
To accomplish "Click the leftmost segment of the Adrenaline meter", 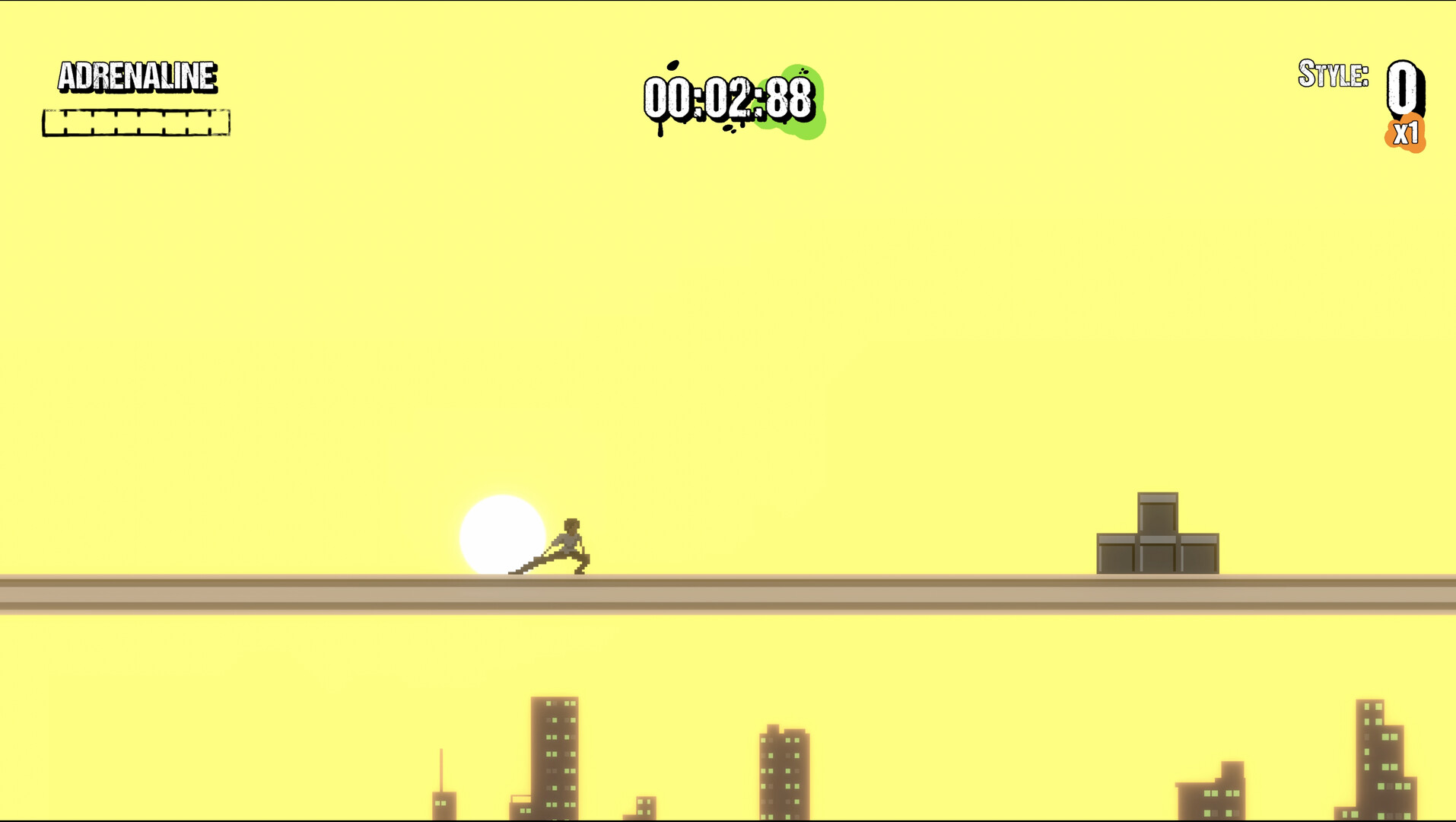I will click(55, 122).
